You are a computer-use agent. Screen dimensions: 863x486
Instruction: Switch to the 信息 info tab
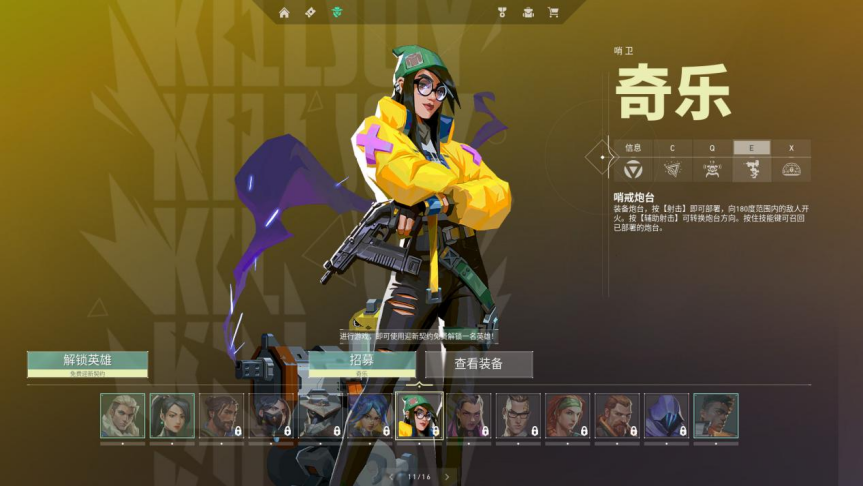[x=633, y=148]
